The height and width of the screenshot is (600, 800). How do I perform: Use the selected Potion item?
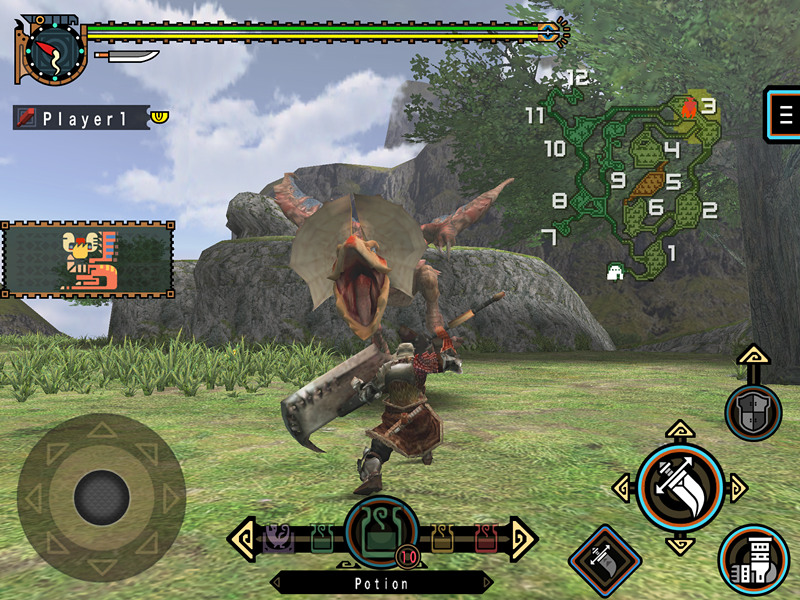[x=381, y=535]
